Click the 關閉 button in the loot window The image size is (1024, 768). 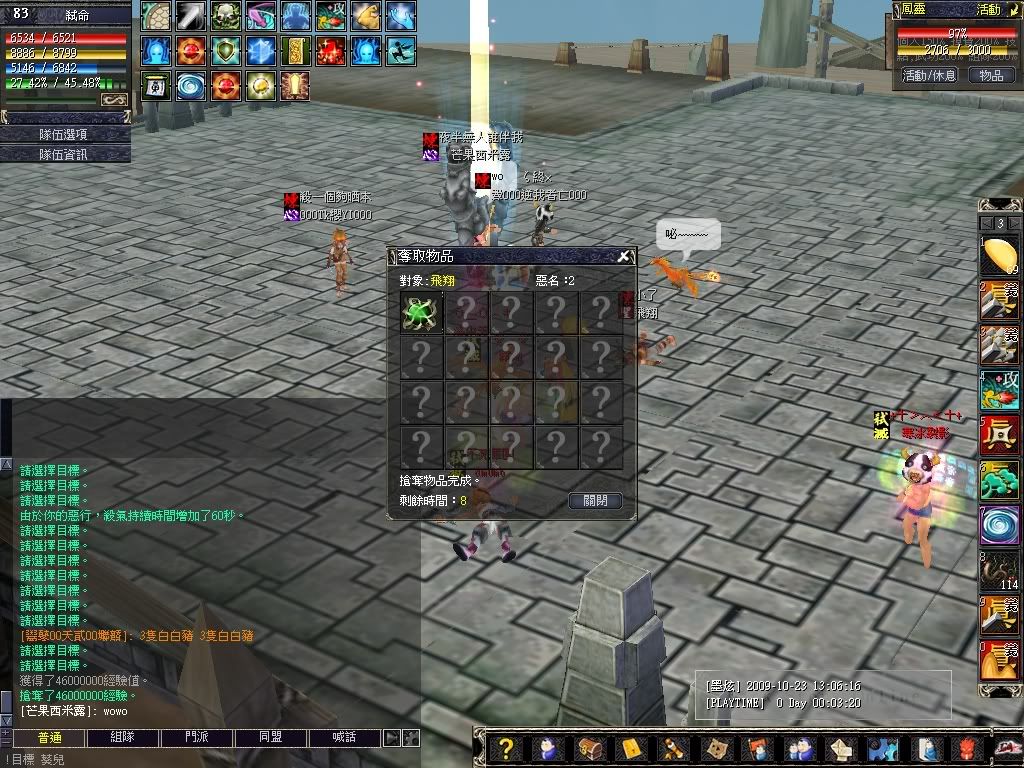tap(595, 500)
